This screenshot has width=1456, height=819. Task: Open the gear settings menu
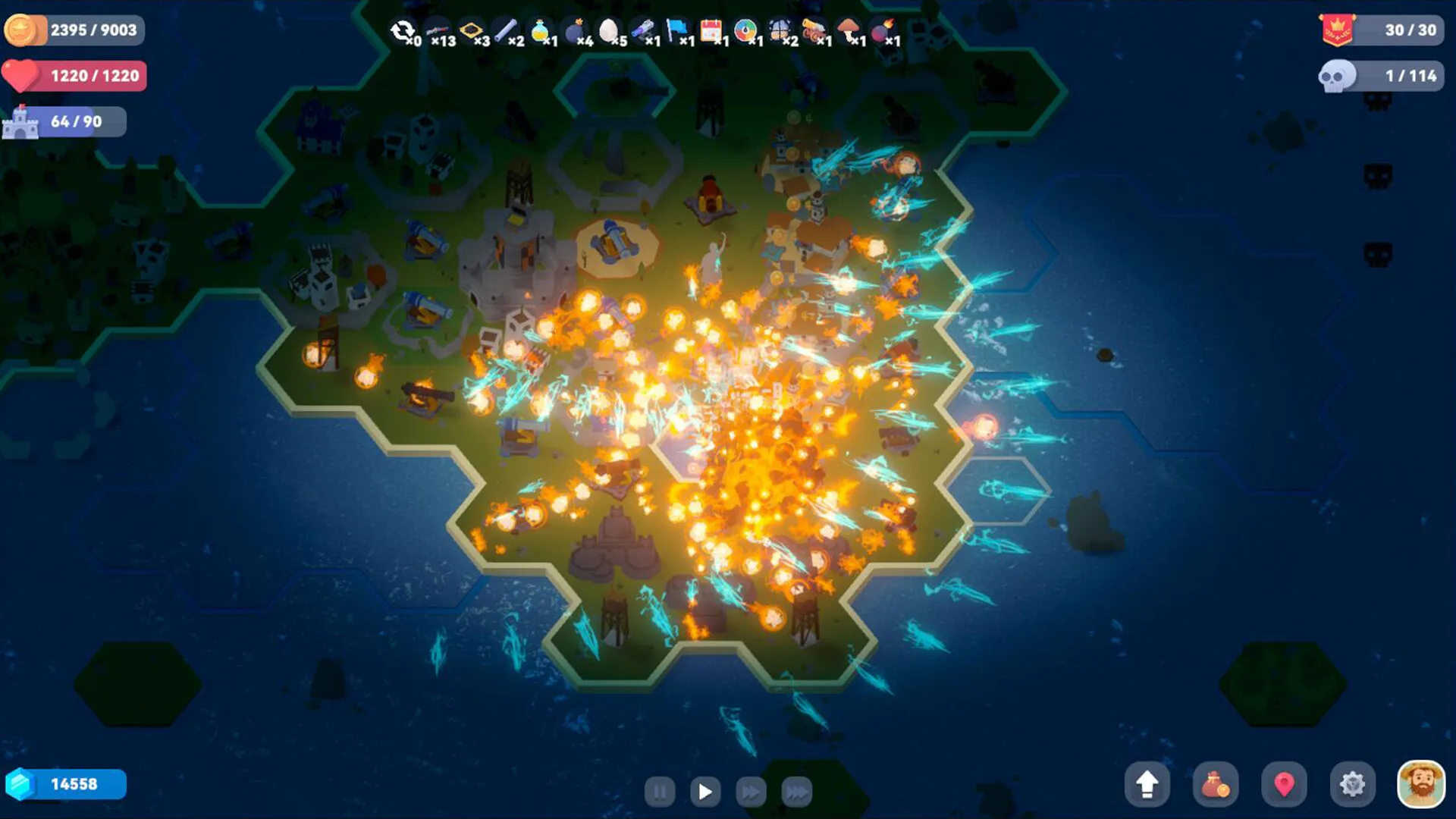pyautogui.click(x=1352, y=784)
